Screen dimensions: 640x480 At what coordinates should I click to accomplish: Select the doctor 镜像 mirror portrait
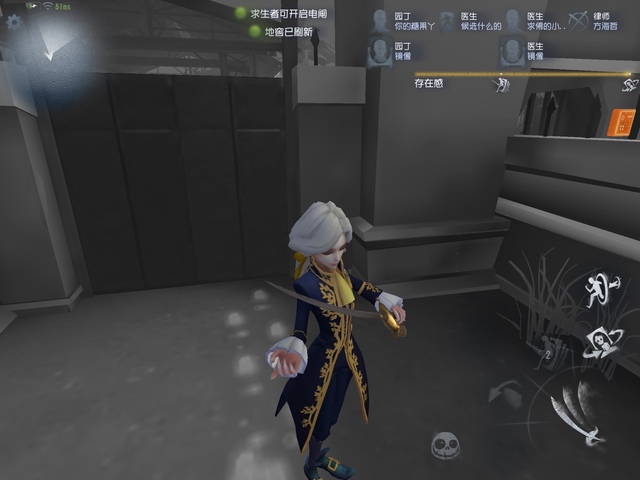coord(513,51)
